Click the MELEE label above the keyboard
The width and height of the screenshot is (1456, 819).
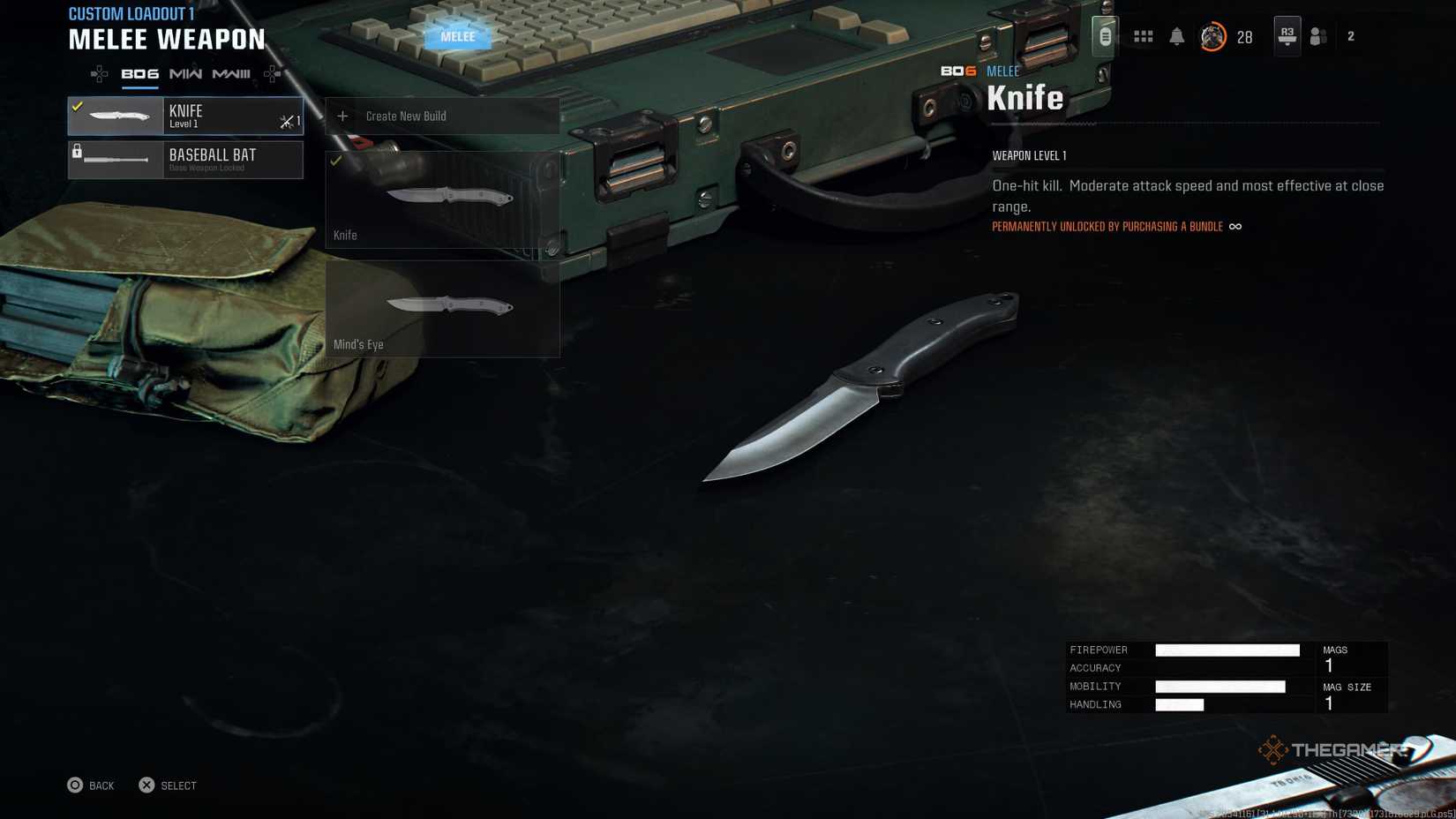click(x=457, y=36)
